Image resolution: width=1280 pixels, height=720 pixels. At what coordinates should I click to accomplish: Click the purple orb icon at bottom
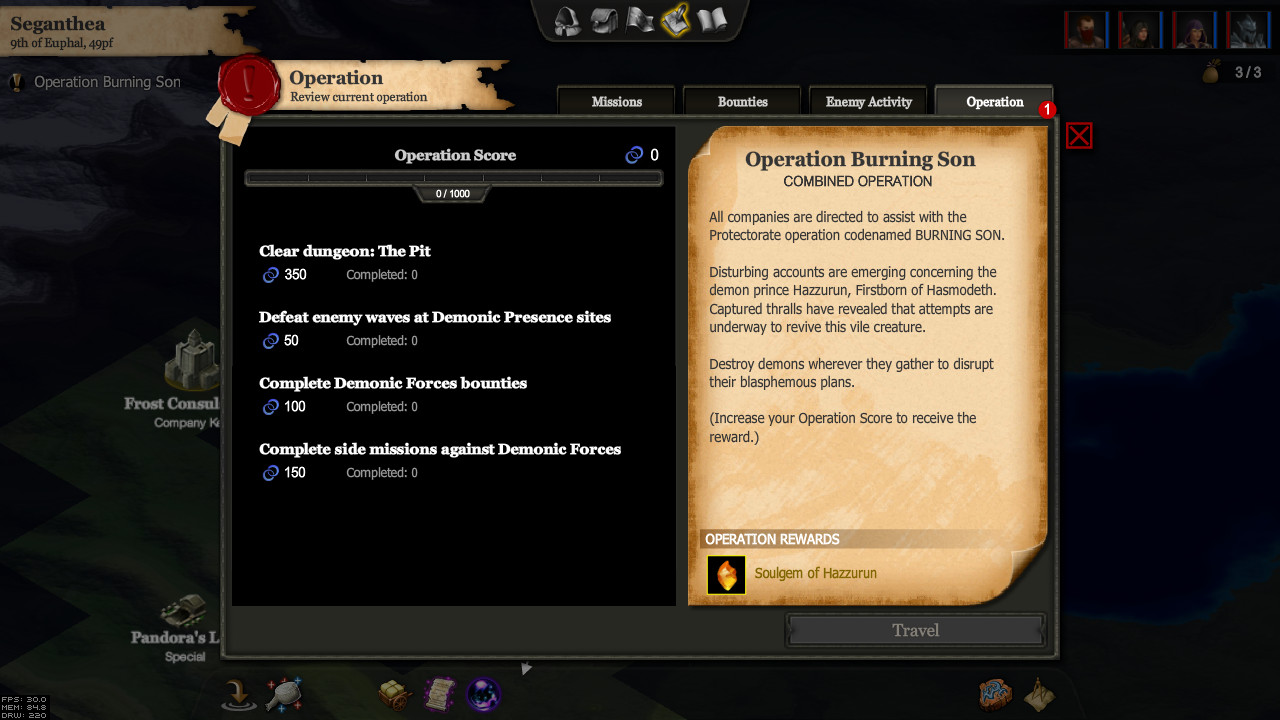coord(484,693)
